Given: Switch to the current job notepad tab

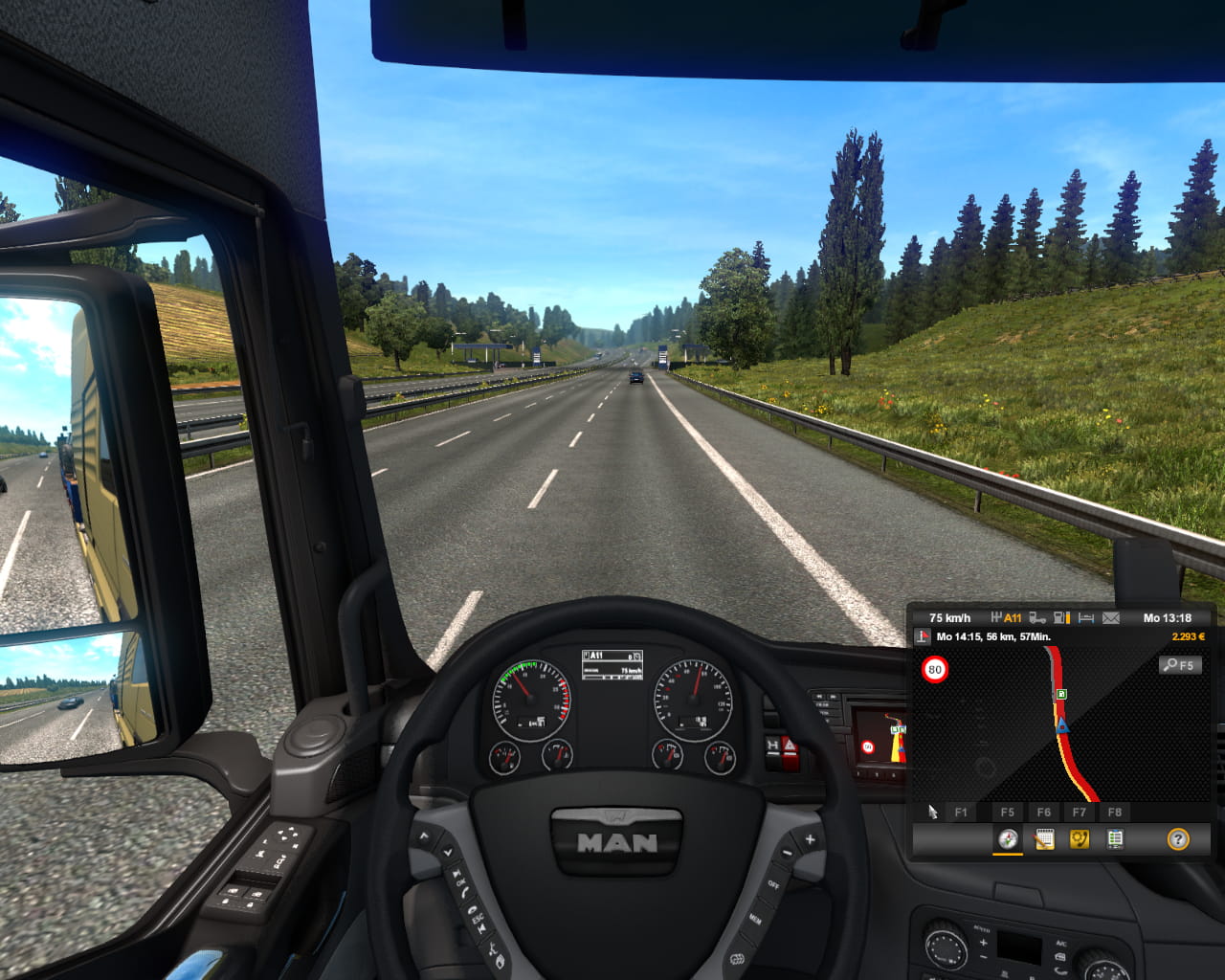Looking at the screenshot, I should click(1043, 839).
